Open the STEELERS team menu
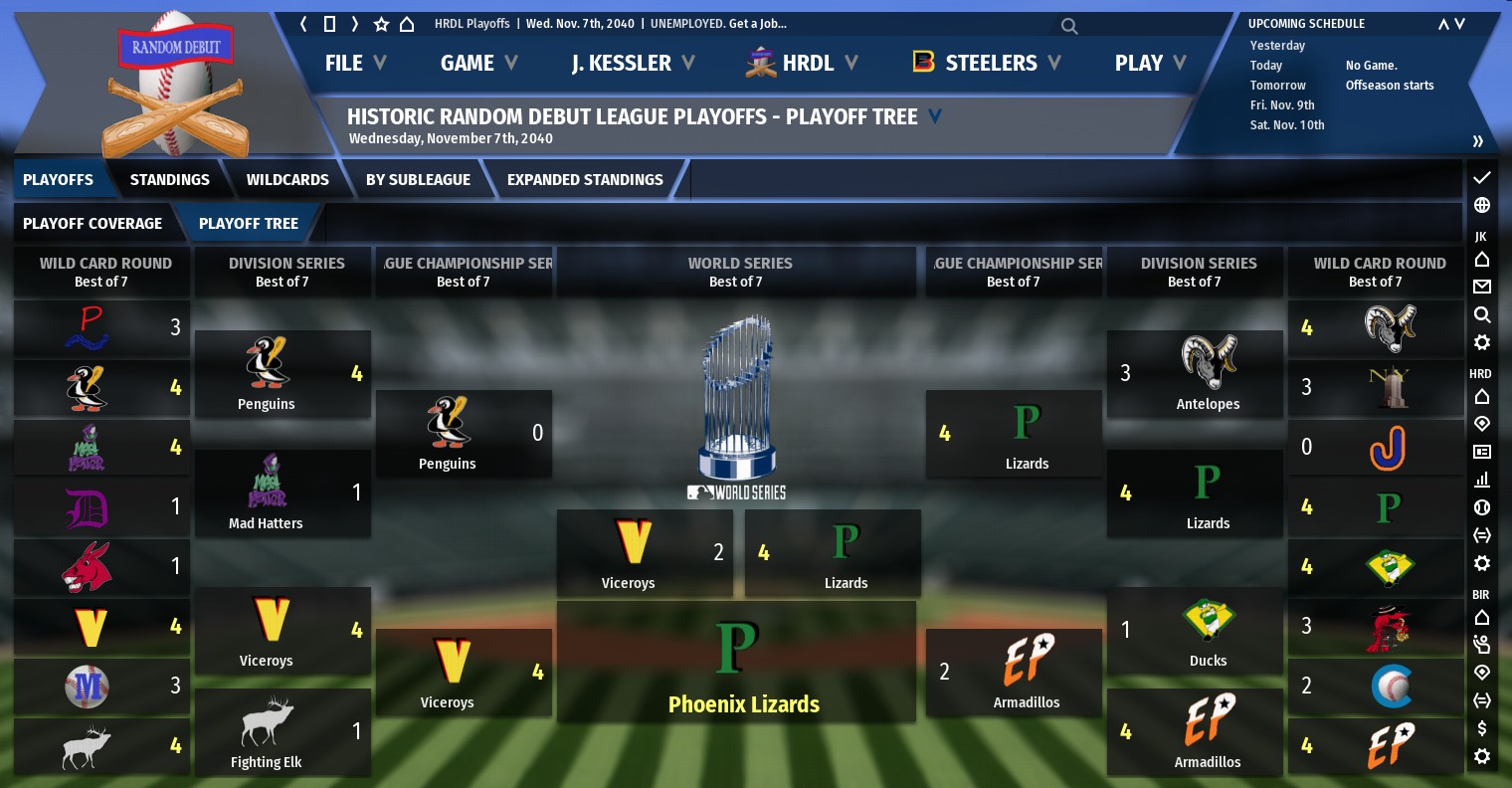Screen dimensions: 1512x788 pos(987,63)
